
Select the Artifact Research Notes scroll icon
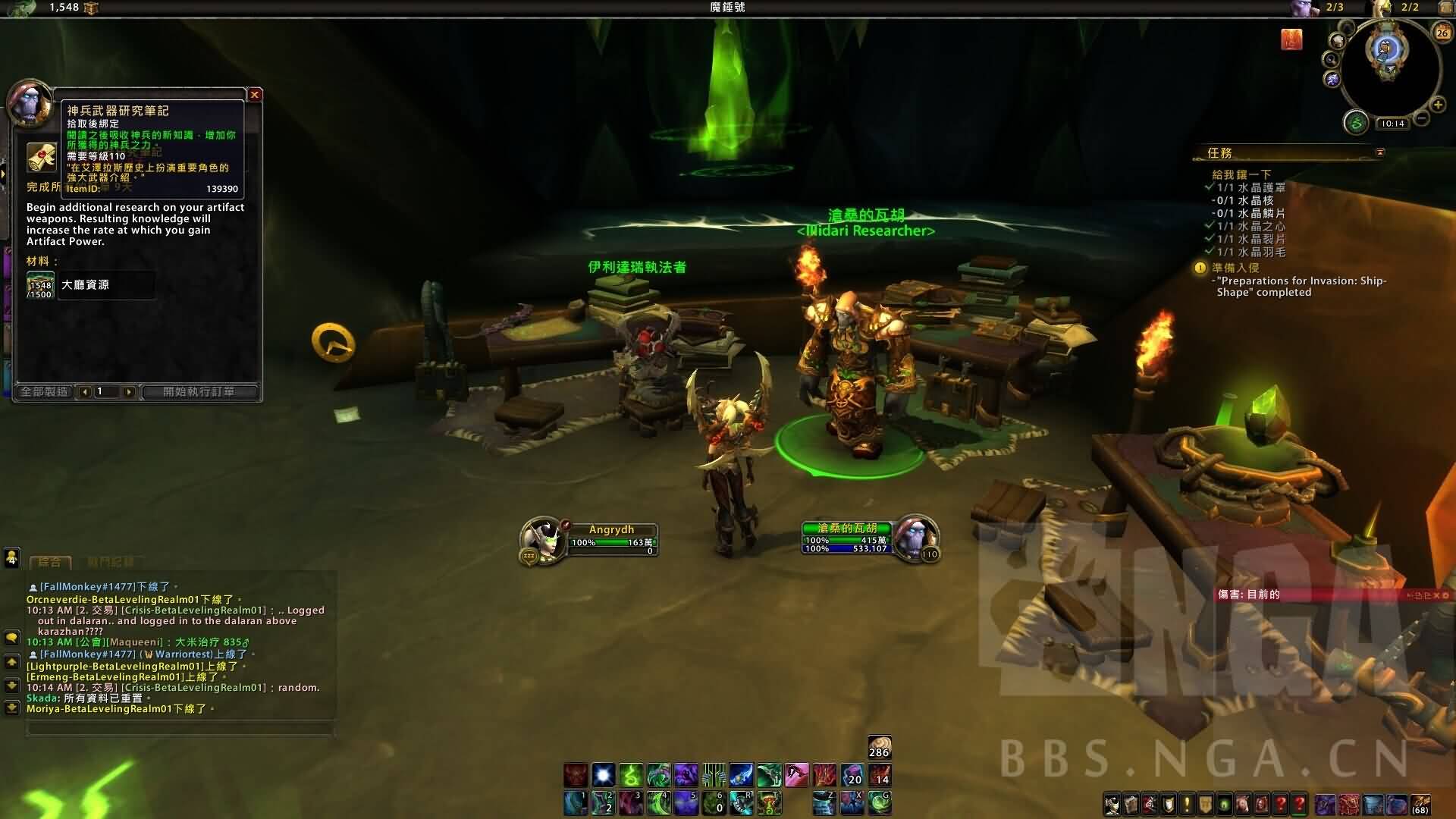(42, 158)
